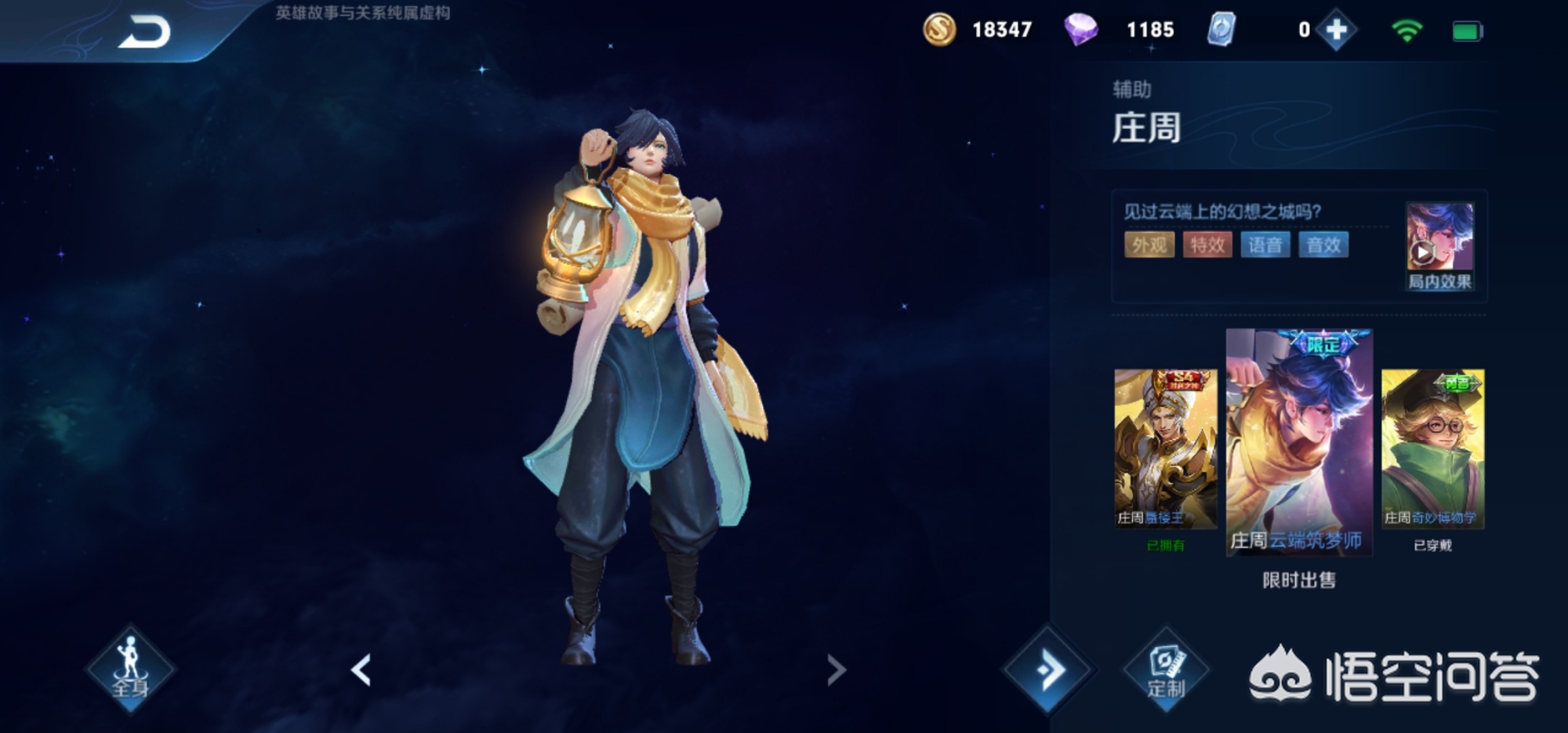Choose the 奇妙博物学 skin card
The width and height of the screenshot is (1568, 733).
[1432, 449]
